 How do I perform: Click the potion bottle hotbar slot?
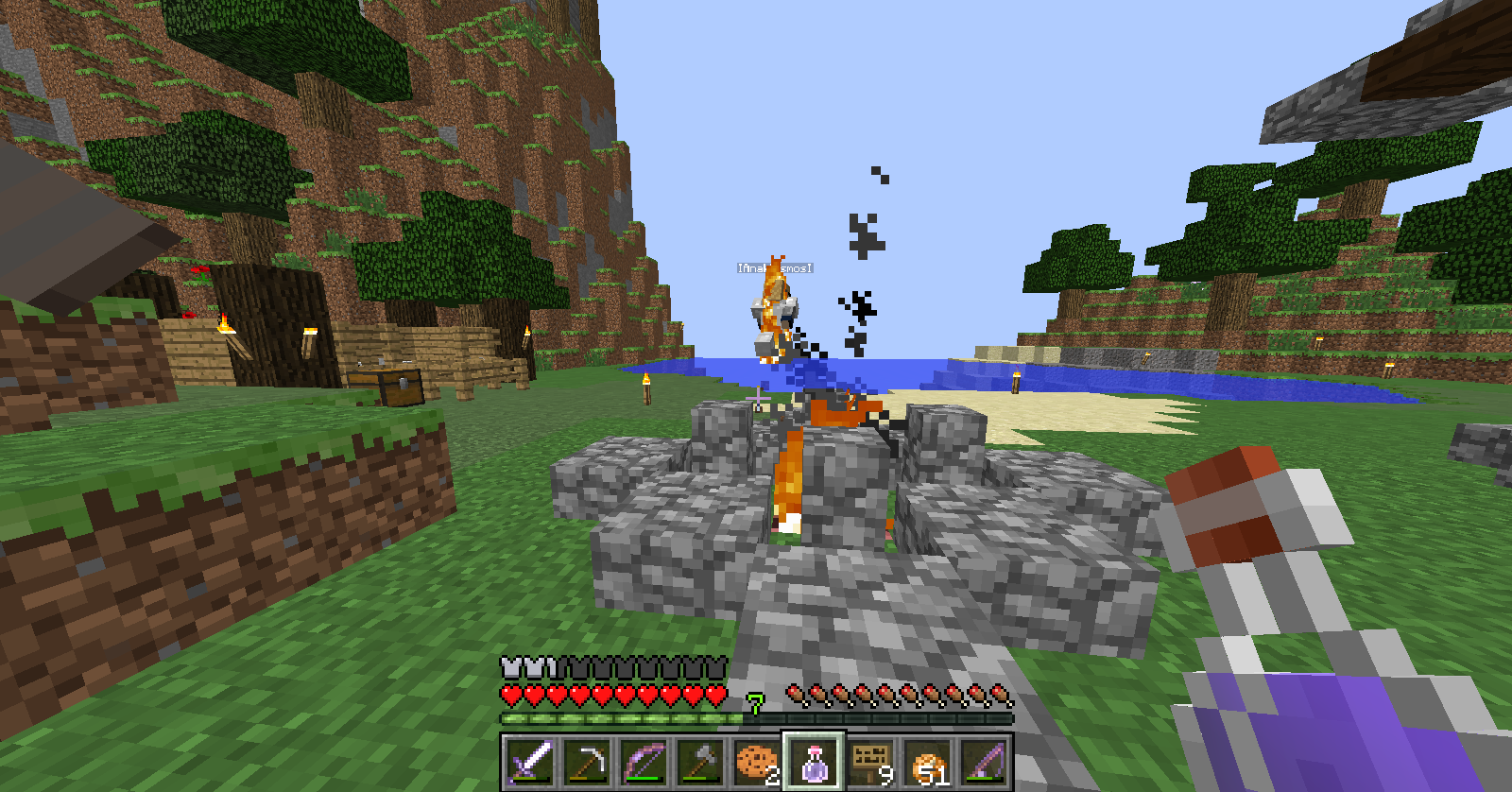pyautogui.click(x=814, y=761)
